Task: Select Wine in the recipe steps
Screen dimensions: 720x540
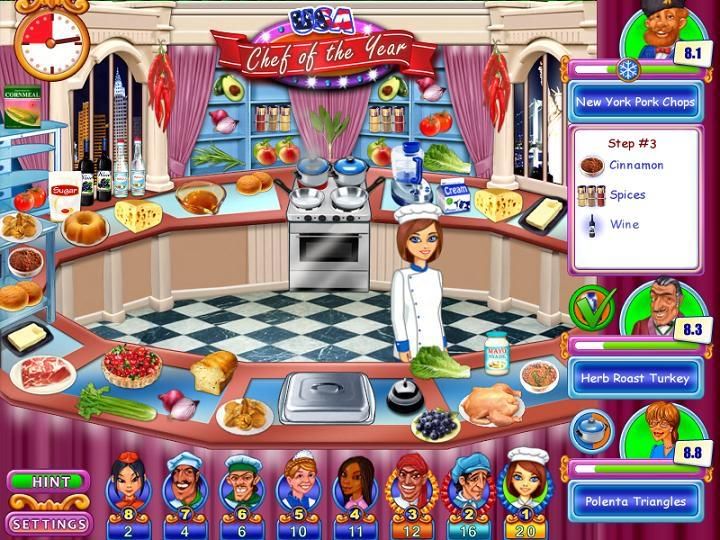Action: (621, 225)
